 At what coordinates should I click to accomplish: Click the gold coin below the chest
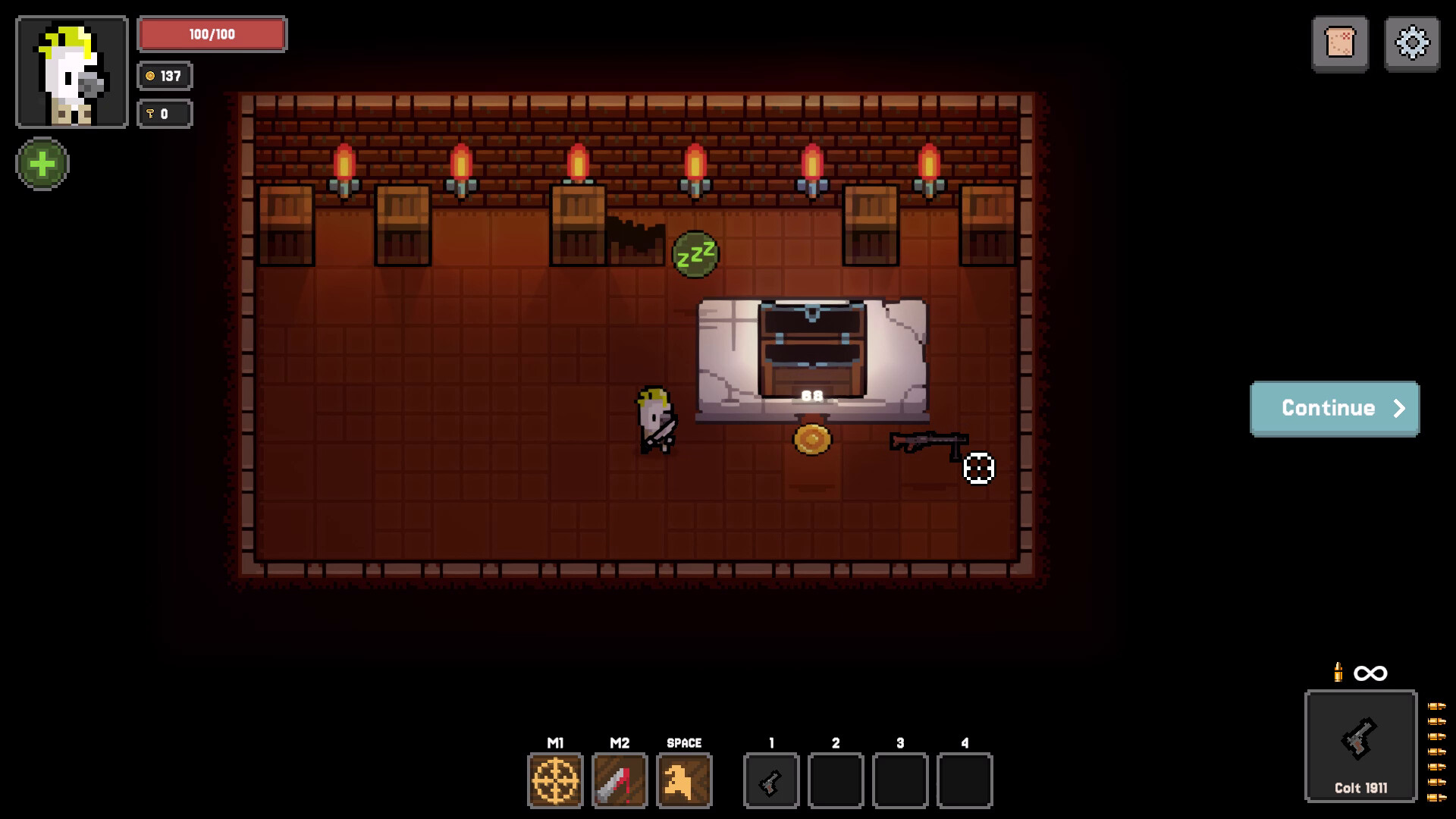(811, 438)
